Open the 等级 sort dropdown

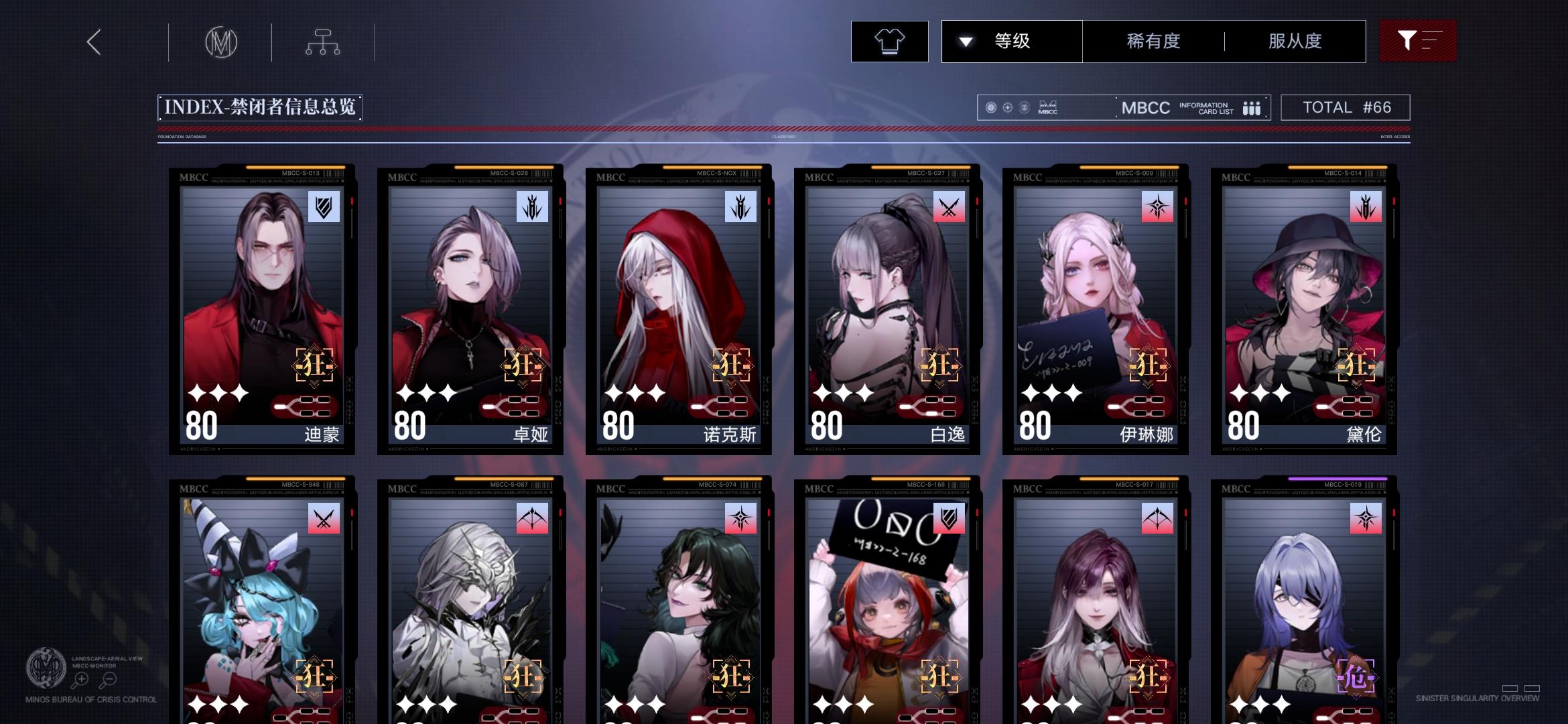(1010, 41)
